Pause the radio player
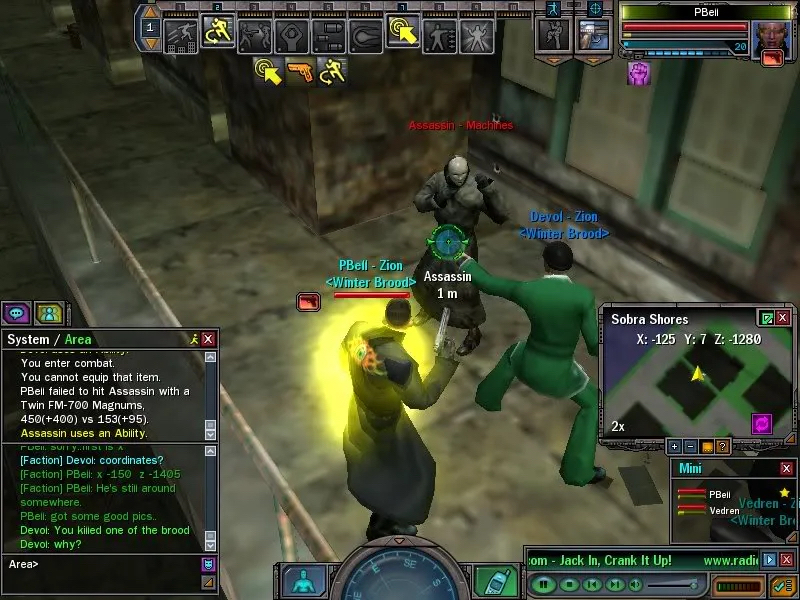The height and width of the screenshot is (600, 800). tap(544, 584)
